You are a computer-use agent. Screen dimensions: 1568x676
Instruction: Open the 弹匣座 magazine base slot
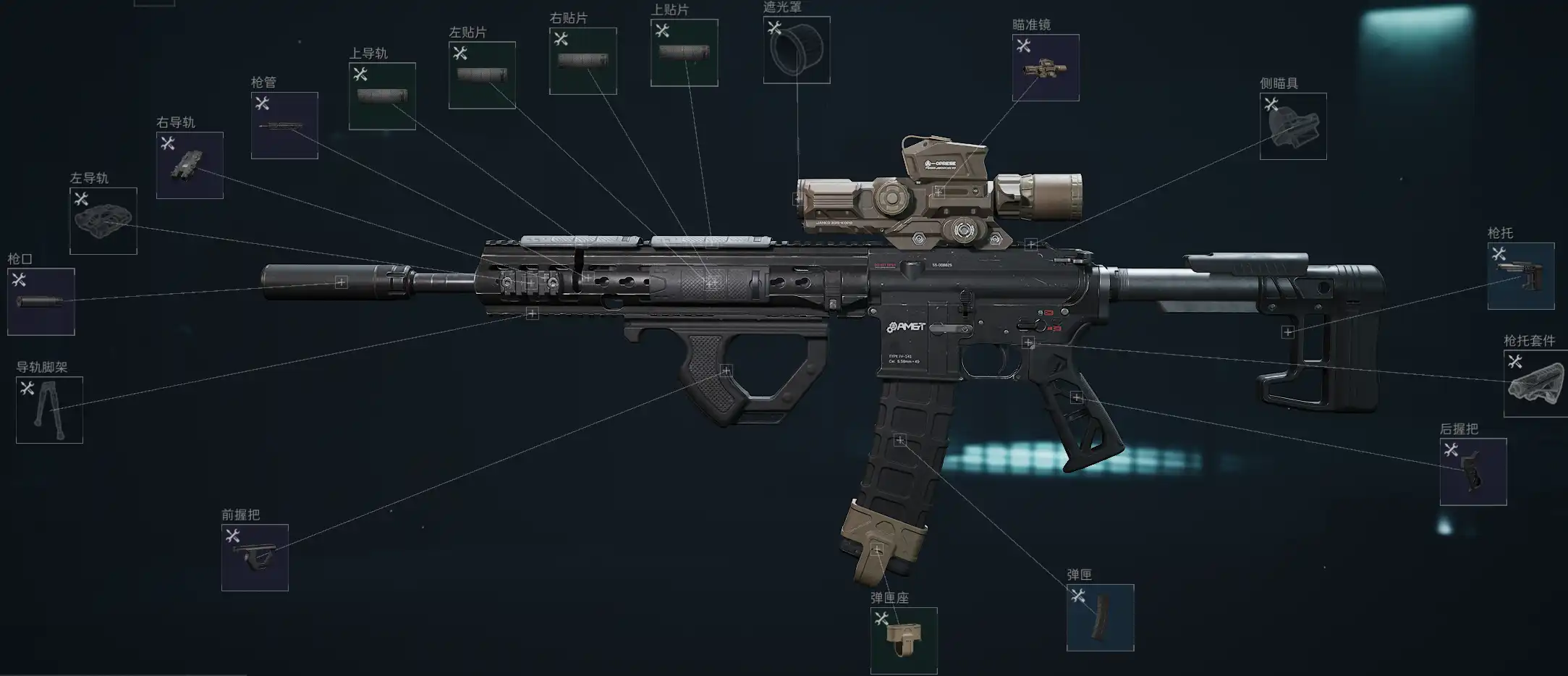tap(904, 641)
